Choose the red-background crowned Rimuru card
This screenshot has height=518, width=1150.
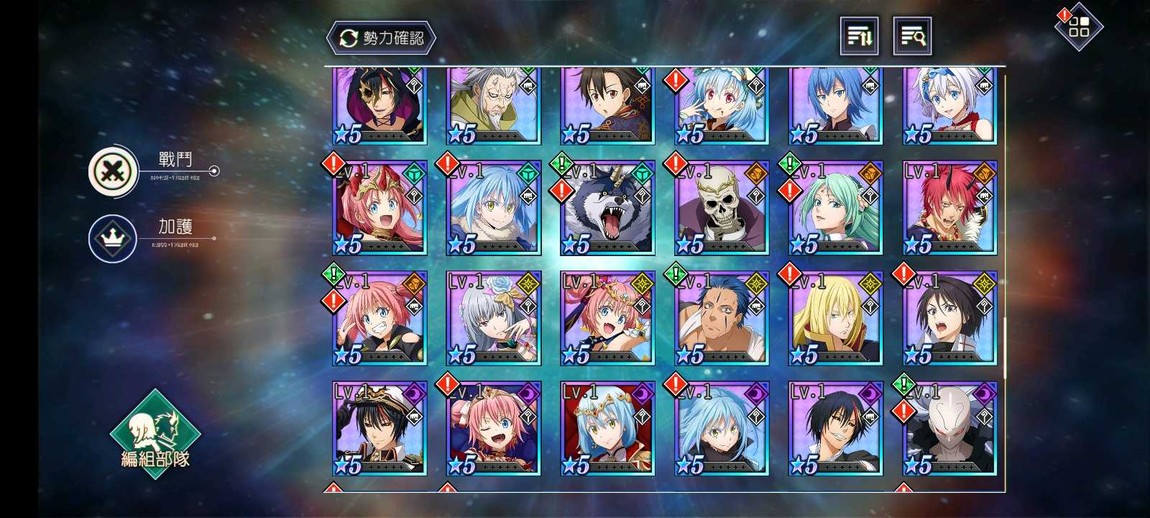[x=609, y=428]
